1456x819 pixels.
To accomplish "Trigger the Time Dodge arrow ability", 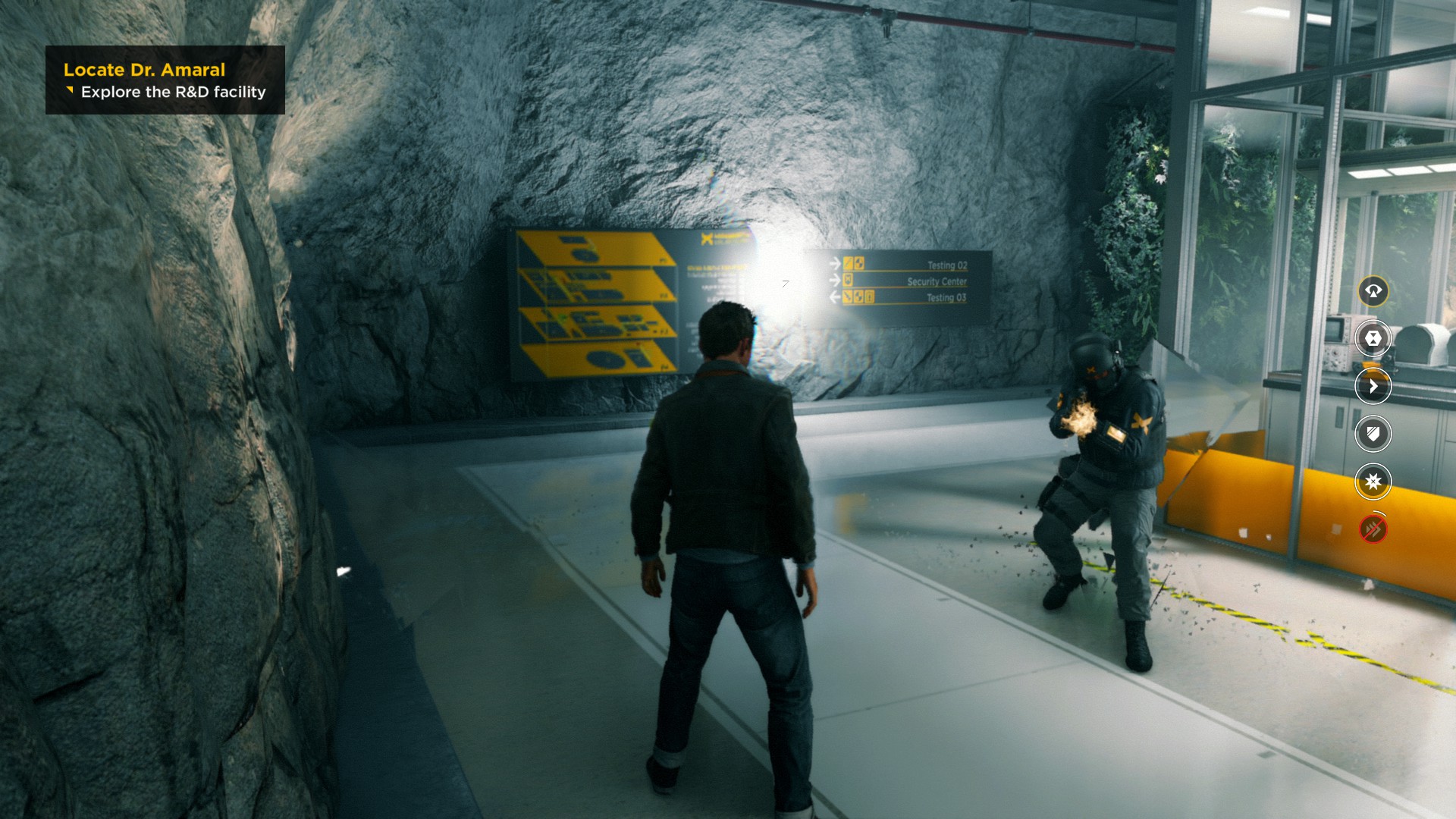I will [1373, 386].
